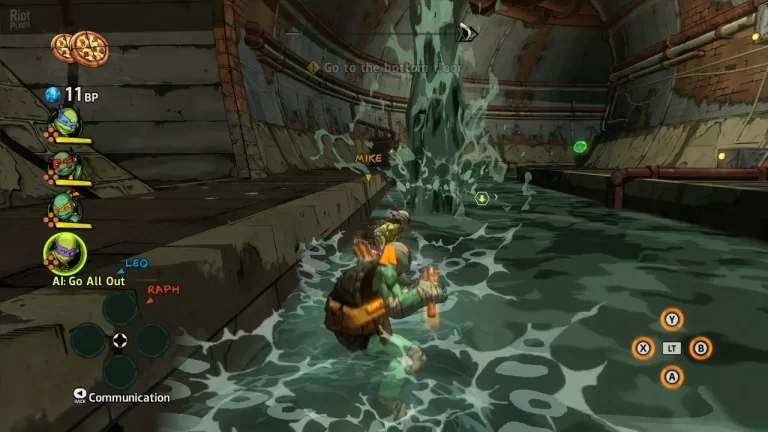Viewport: 768px width, 432px height.
Task: Open the Communication command wheel label
Action: [x=128, y=397]
